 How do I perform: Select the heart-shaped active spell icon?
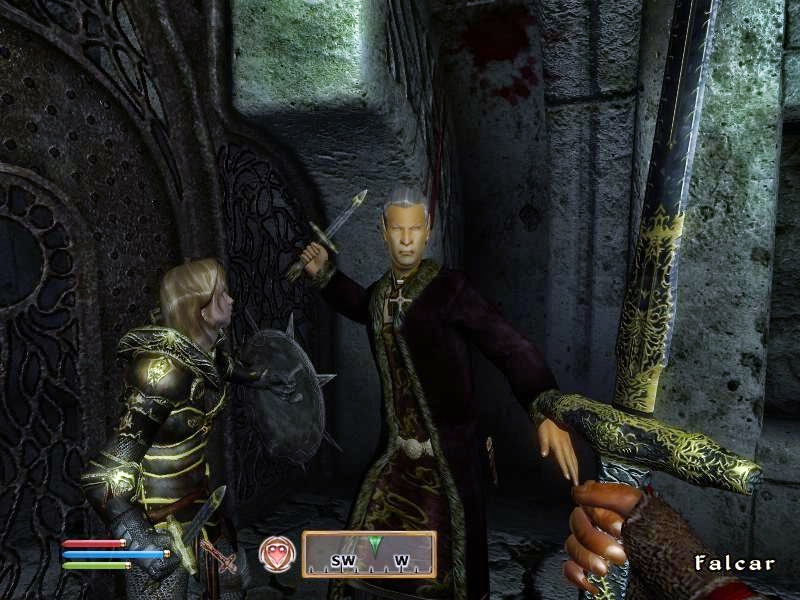click(x=278, y=554)
